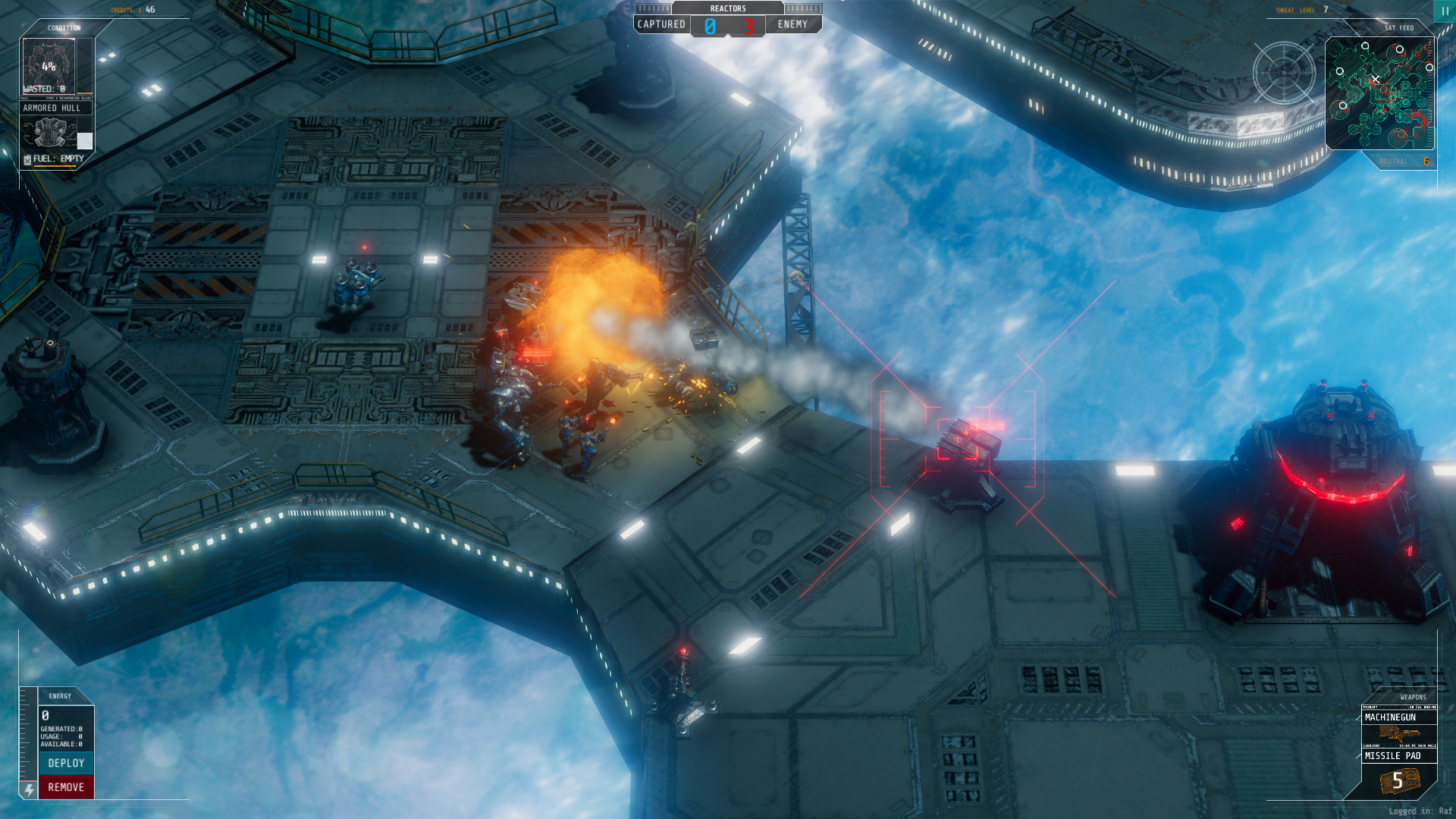1456x819 pixels.
Task: Click the lightning bolt icon under the energy gauge
Action: point(28,790)
